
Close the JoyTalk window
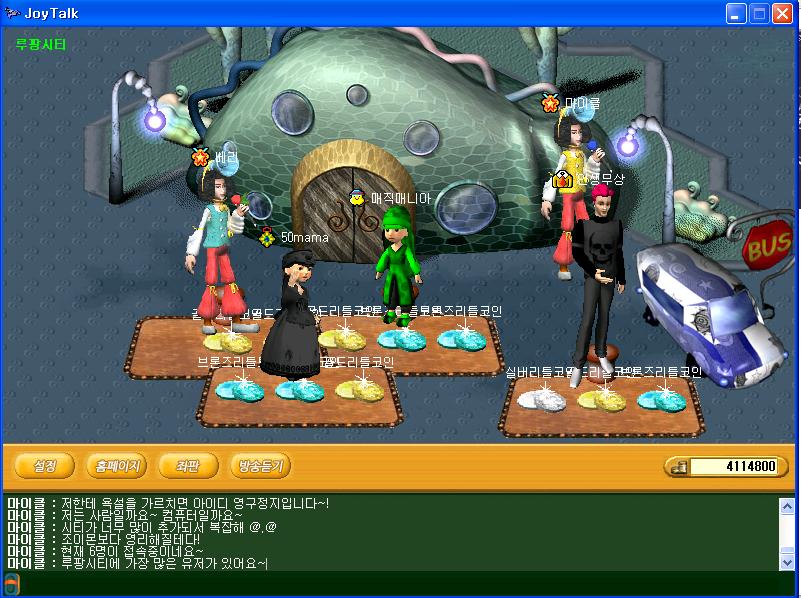783,13
